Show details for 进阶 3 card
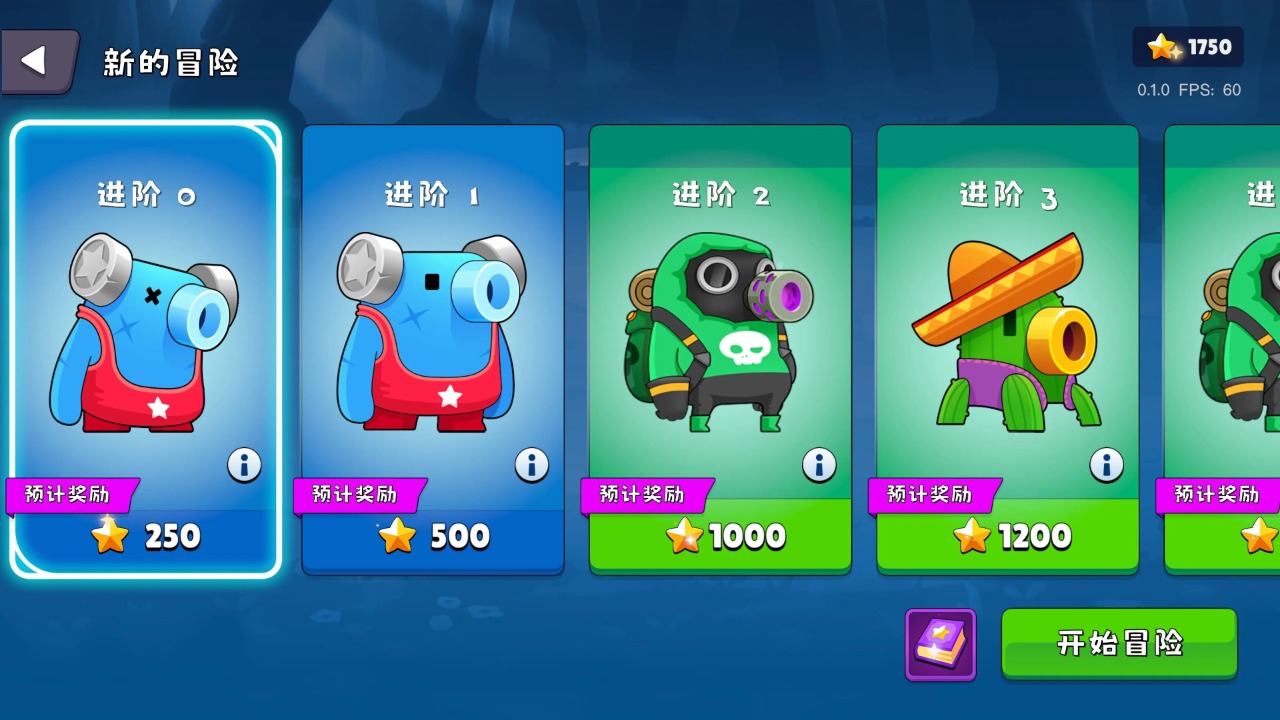The height and width of the screenshot is (720, 1280). 1106,465
